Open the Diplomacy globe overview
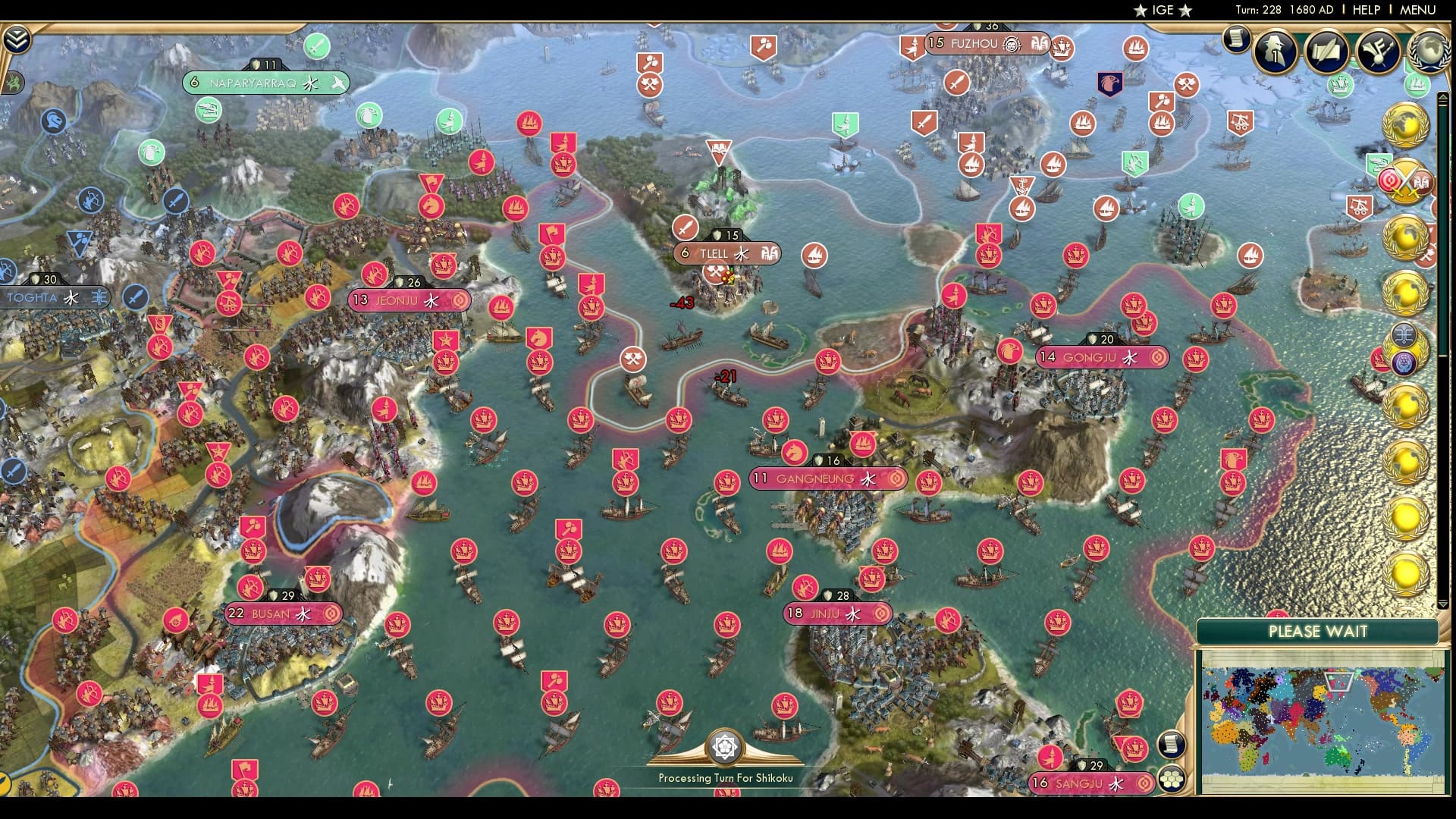1456x819 pixels. point(1429,52)
